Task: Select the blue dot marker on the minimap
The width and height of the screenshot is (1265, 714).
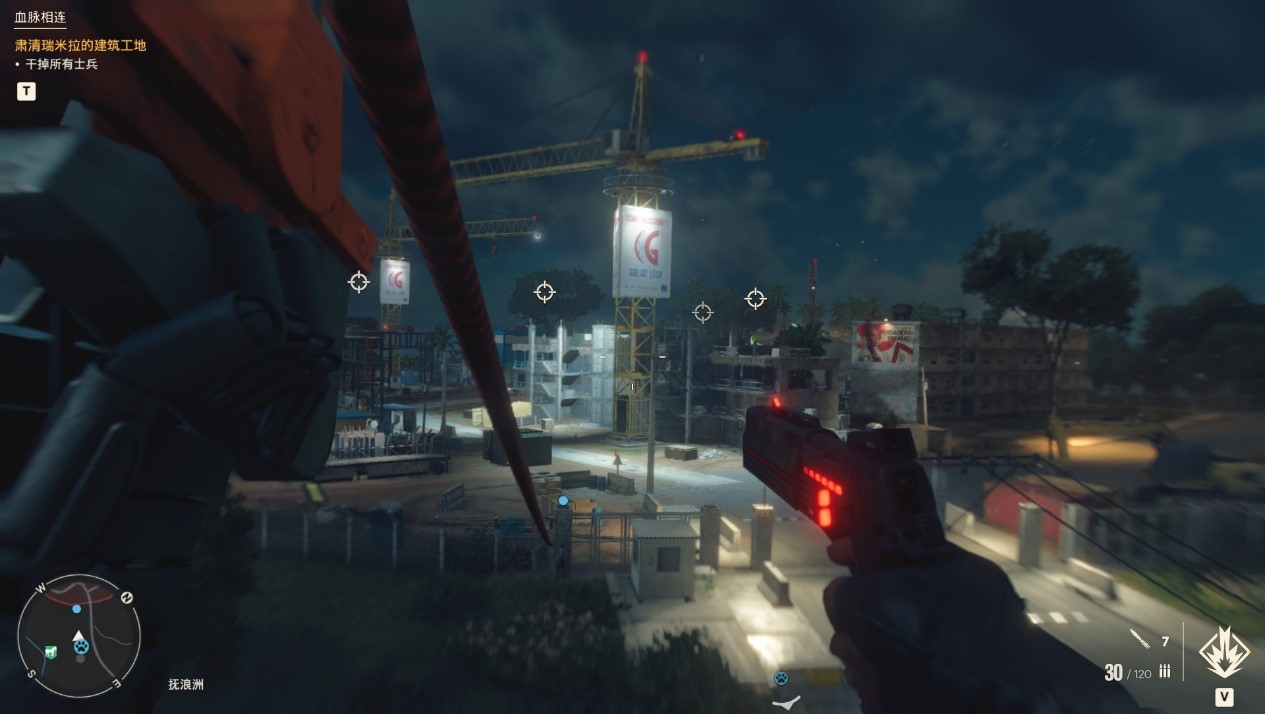Action: tap(76, 608)
